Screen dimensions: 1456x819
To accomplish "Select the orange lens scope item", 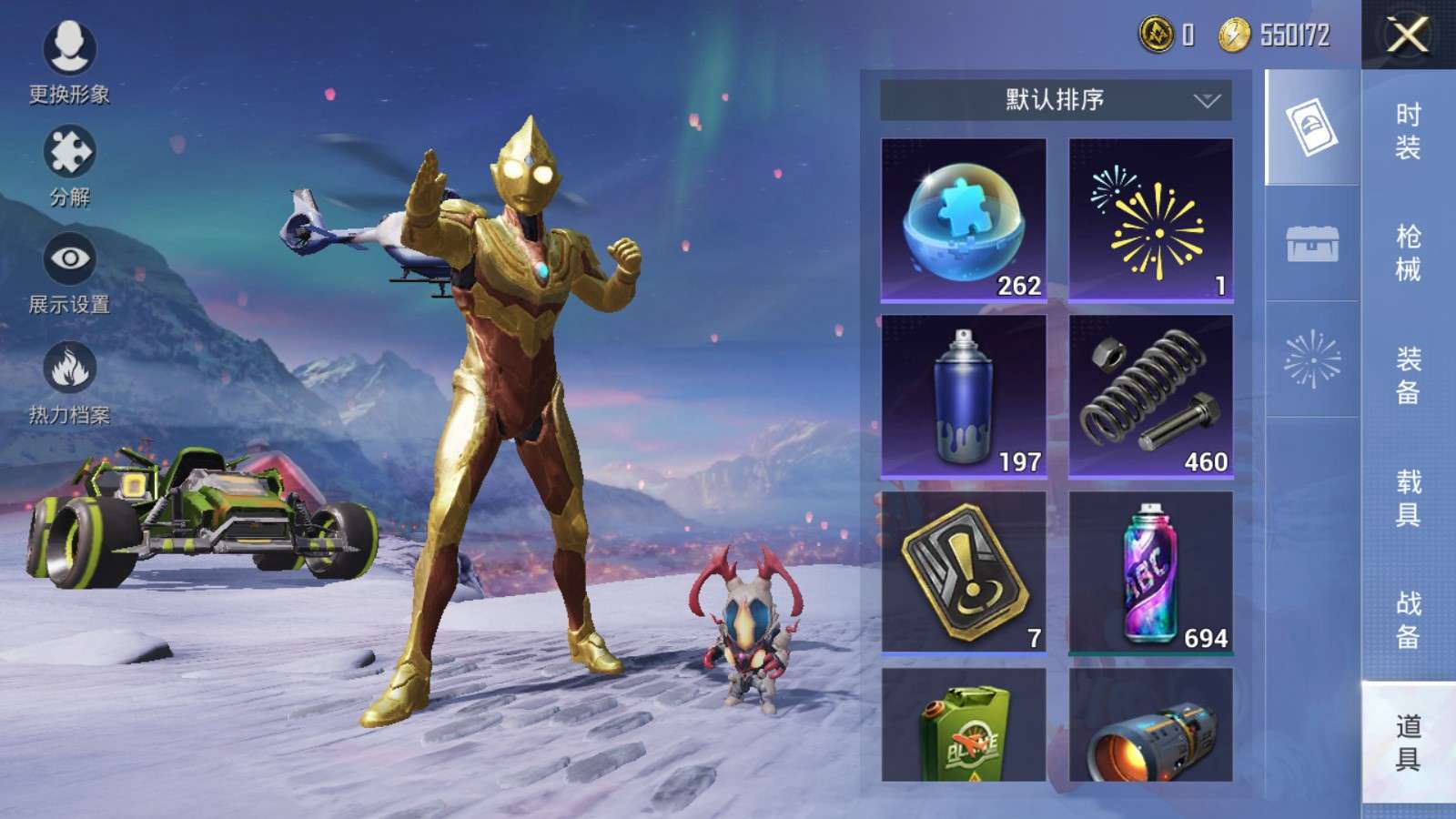I will (1150, 725).
